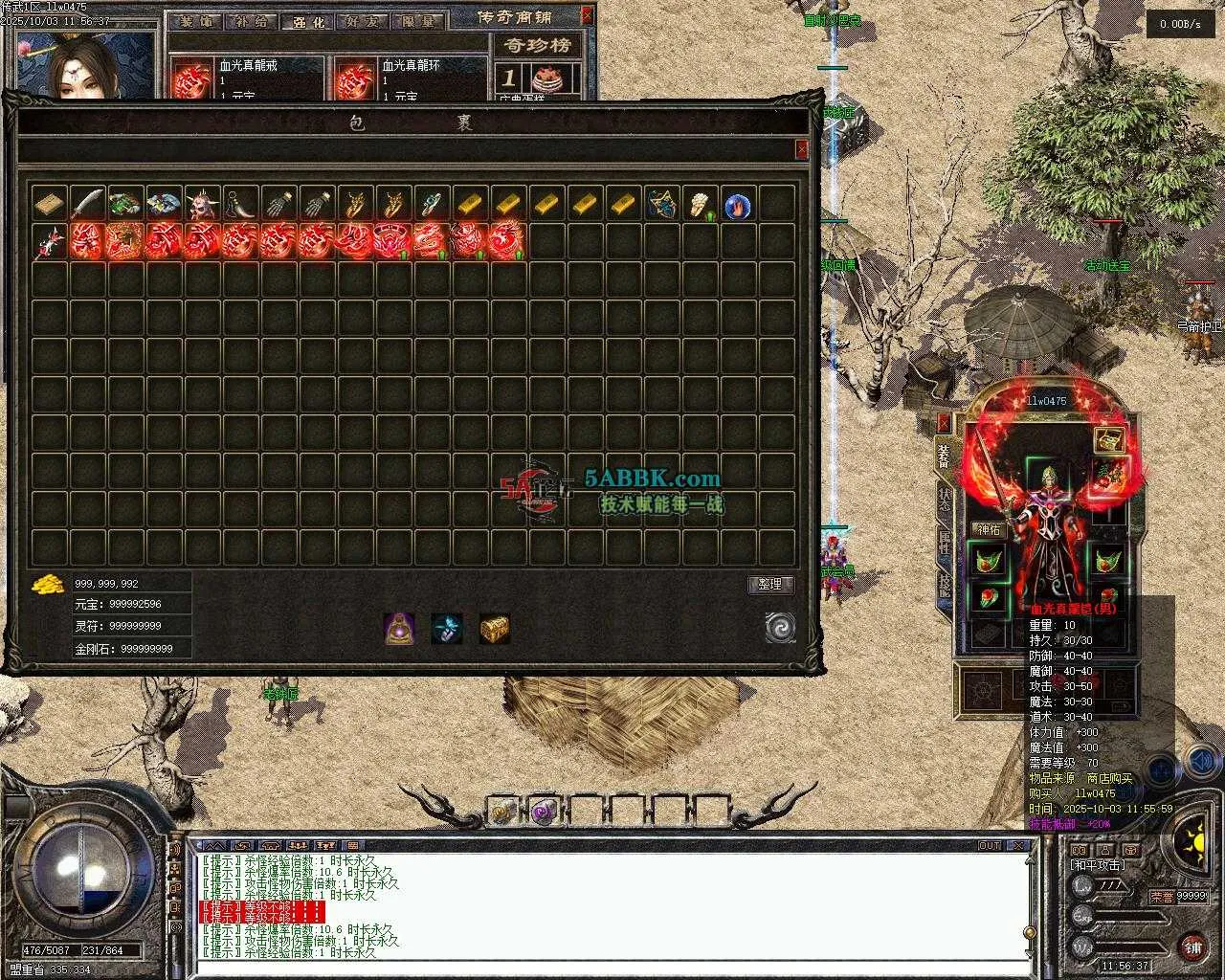Open the 状态 character panel tab

[945, 496]
